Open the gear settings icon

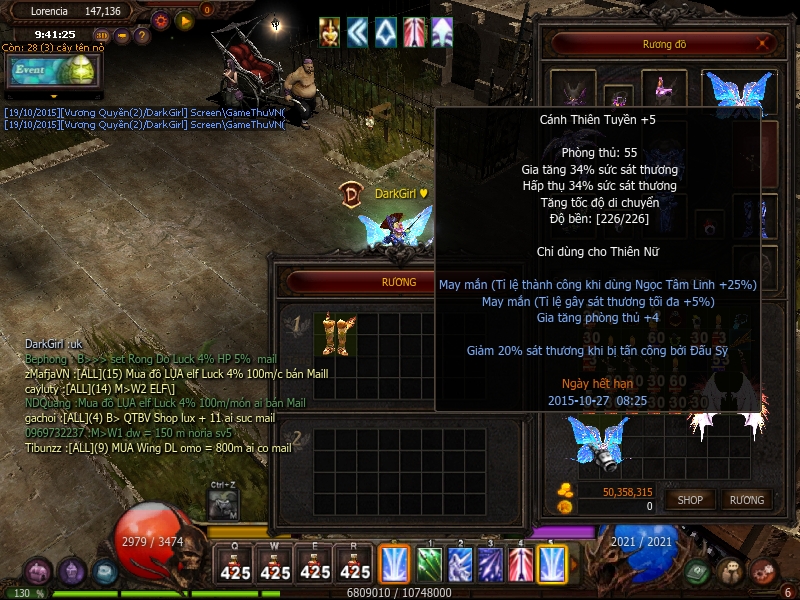pyautogui.click(x=161, y=19)
